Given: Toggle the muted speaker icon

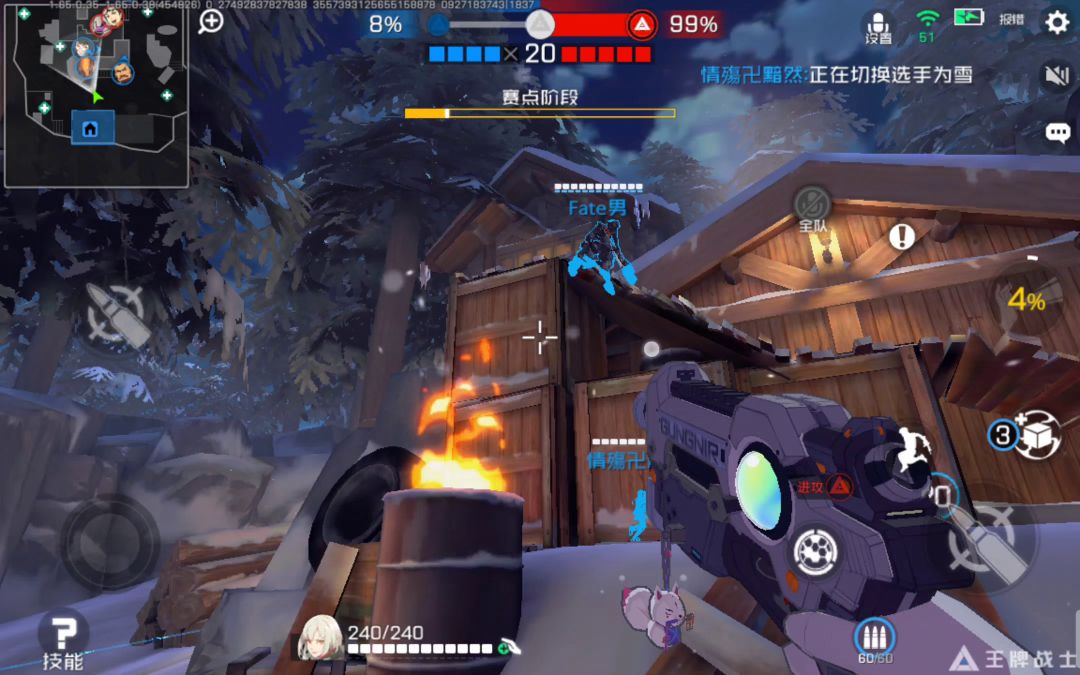Looking at the screenshot, I should point(1056,75).
